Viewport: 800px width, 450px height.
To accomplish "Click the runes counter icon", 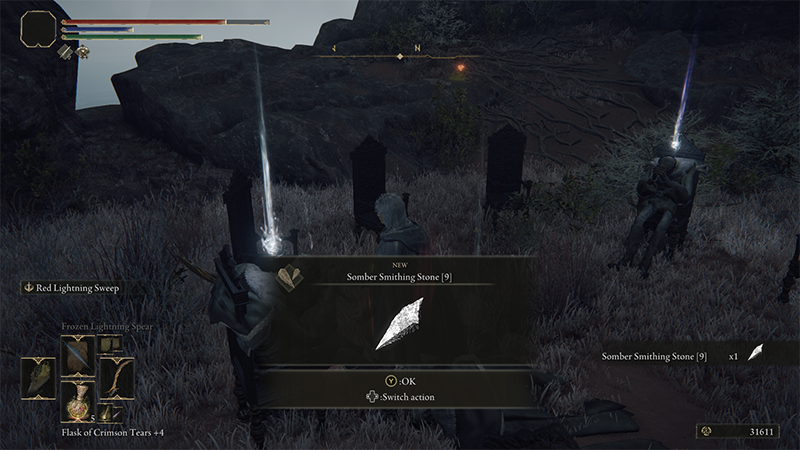I will pos(708,431).
